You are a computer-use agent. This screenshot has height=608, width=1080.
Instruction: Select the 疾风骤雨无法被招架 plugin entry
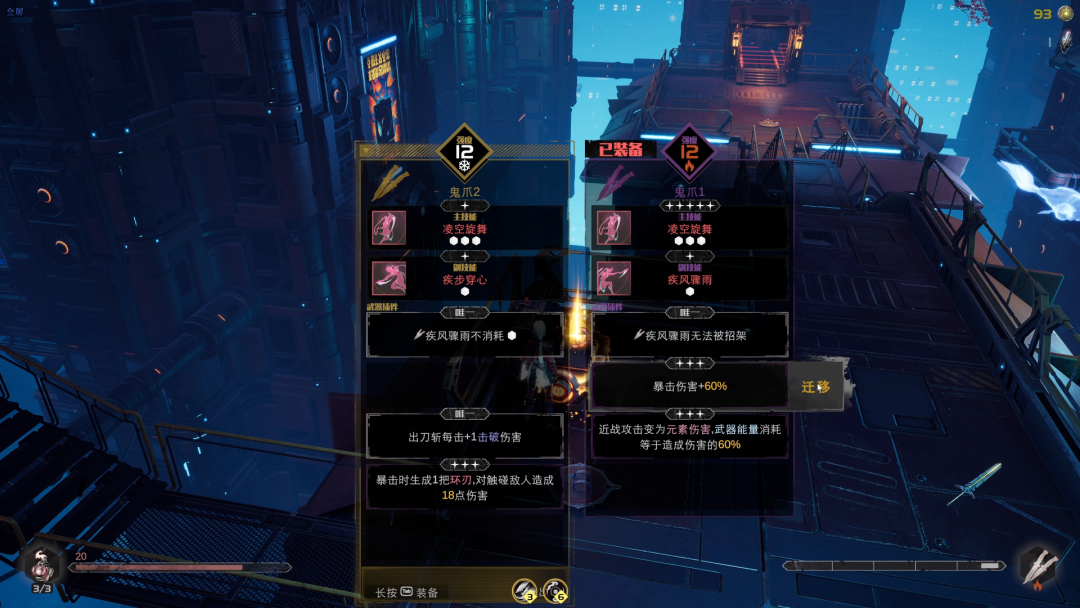click(689, 335)
